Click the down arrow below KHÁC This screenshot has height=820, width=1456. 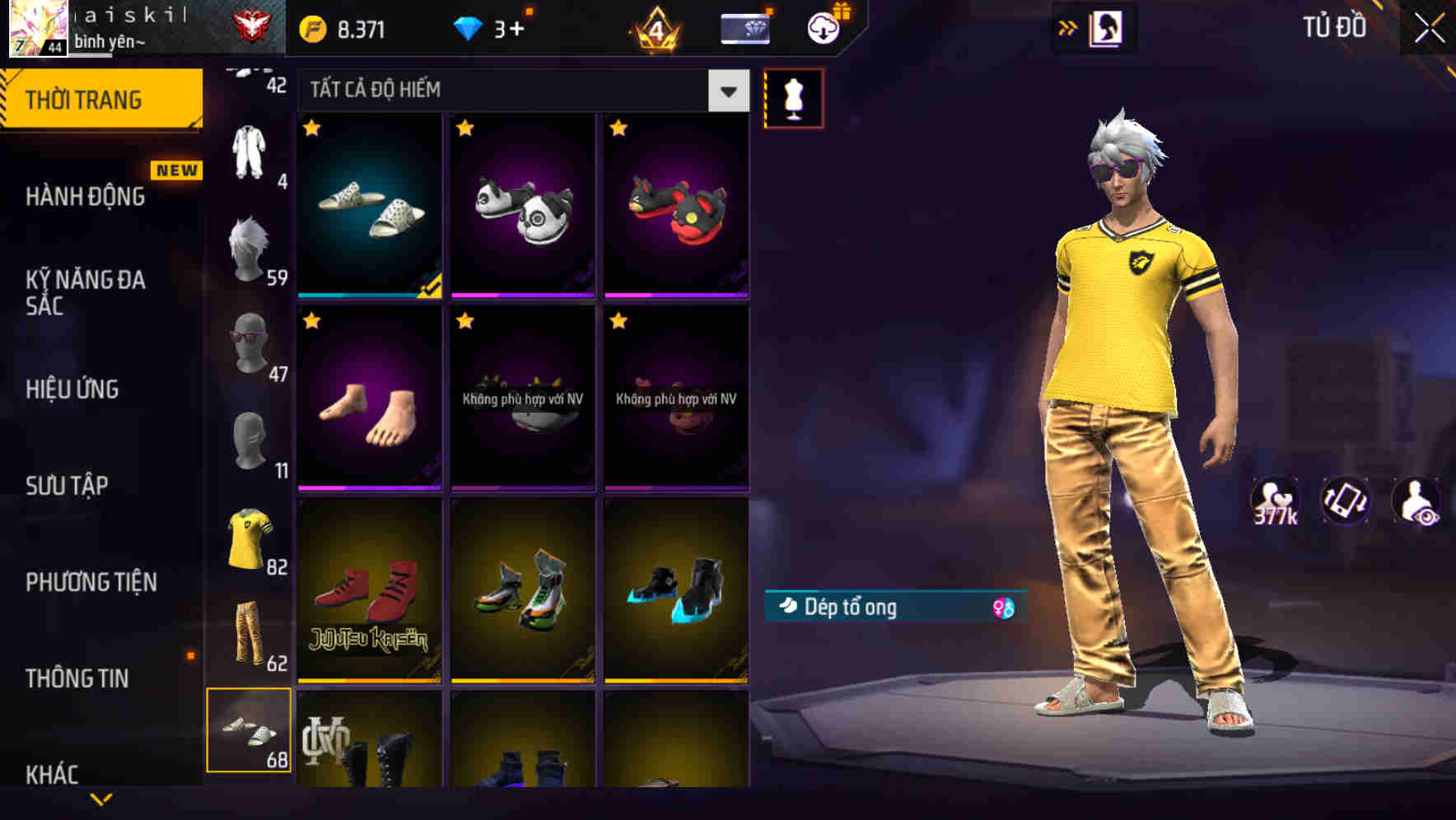click(x=101, y=797)
